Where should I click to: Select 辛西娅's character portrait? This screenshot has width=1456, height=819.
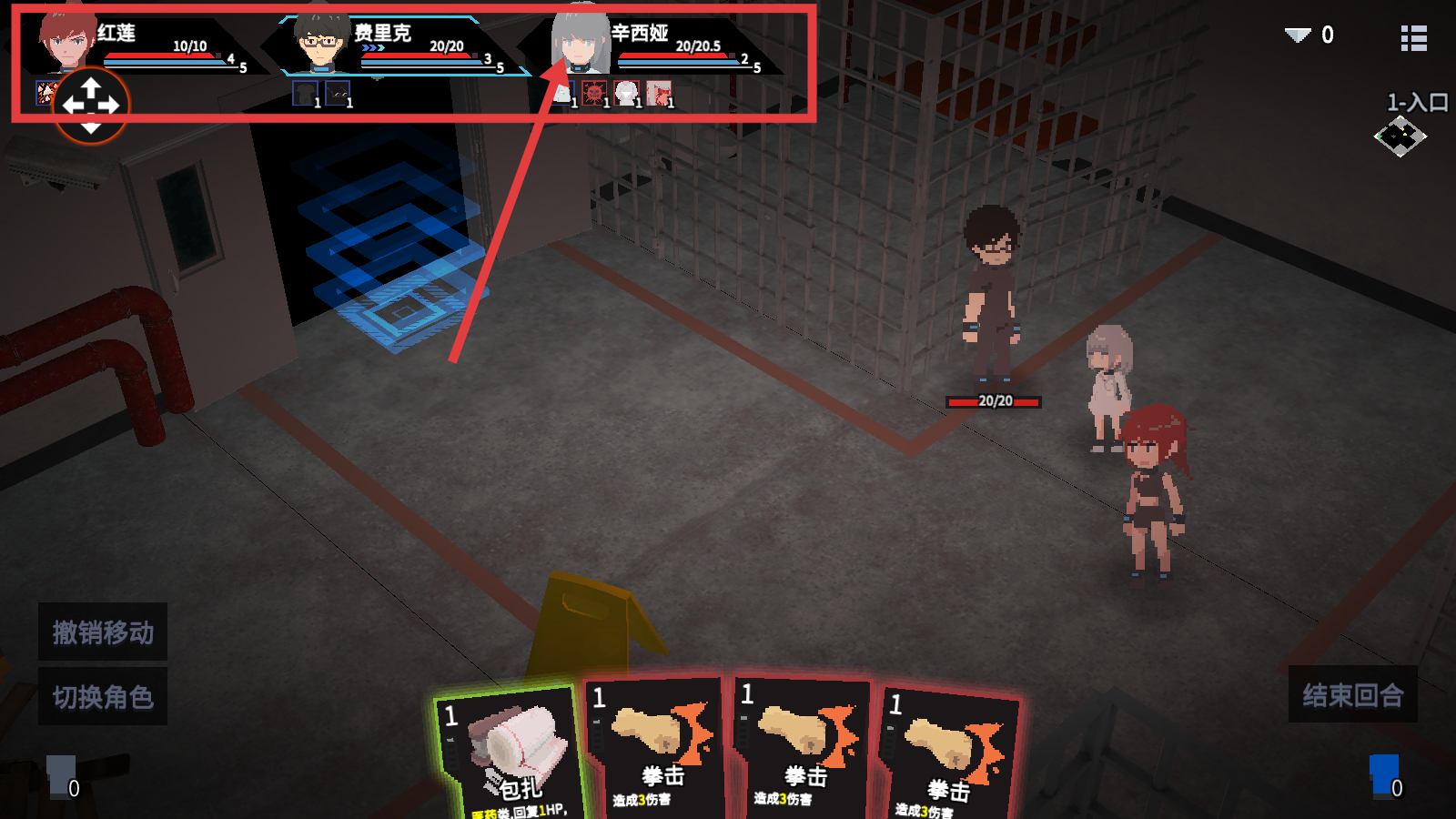click(580, 43)
